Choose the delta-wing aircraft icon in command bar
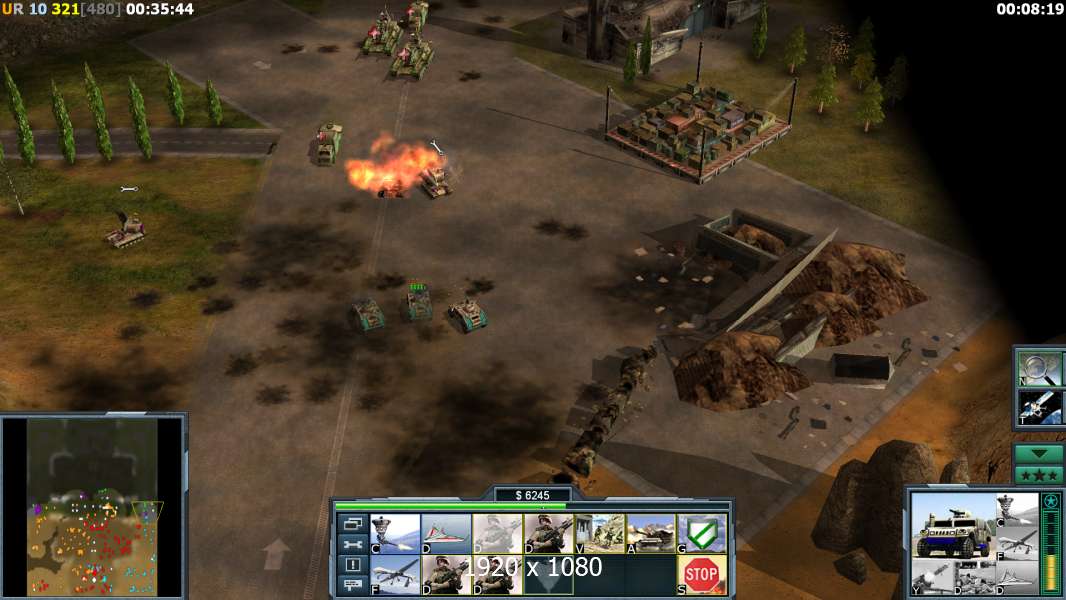This screenshot has height=600, width=1066. pos(446,534)
